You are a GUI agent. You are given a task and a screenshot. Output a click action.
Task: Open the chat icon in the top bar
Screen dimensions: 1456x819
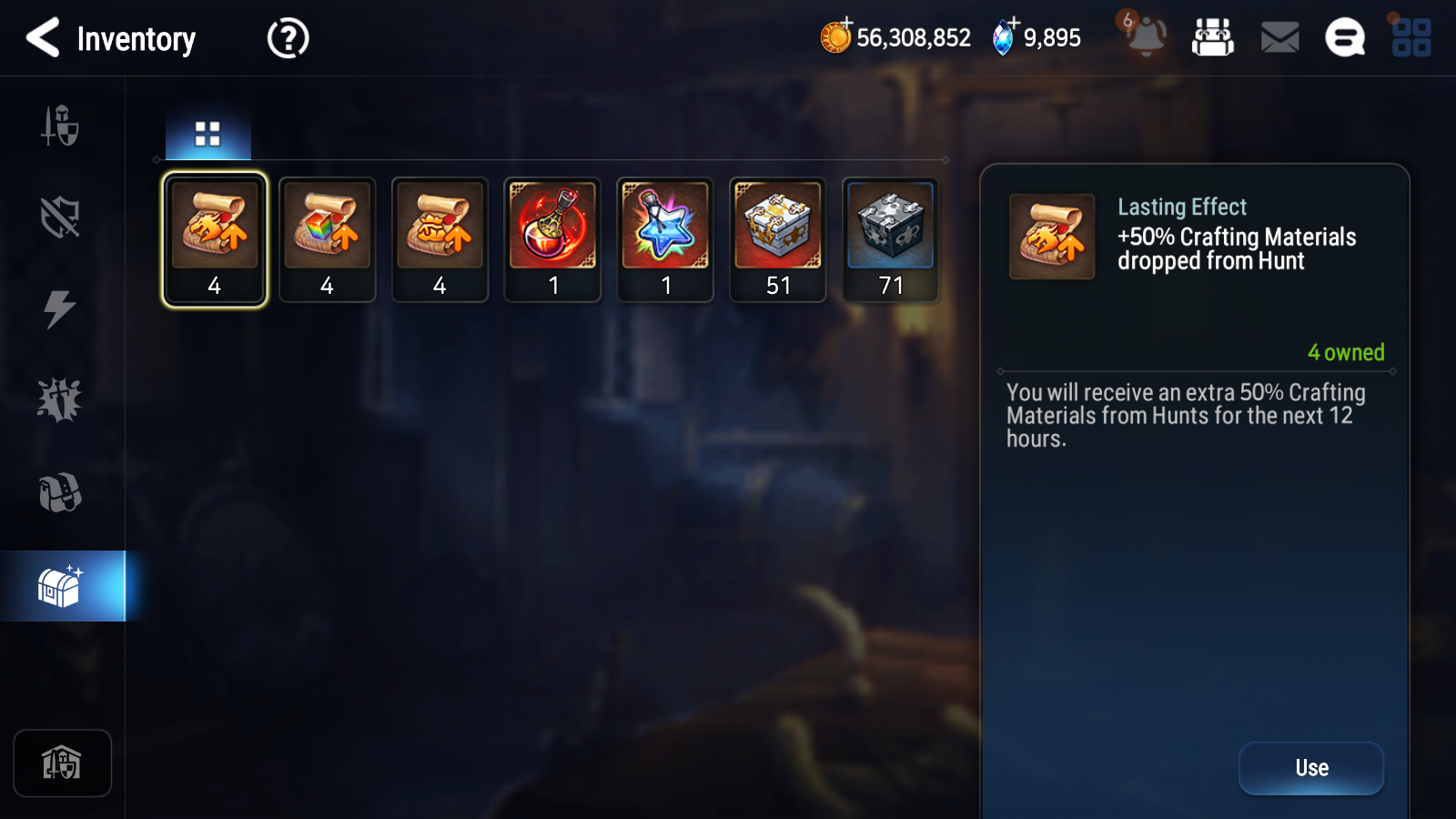pyautogui.click(x=1344, y=38)
